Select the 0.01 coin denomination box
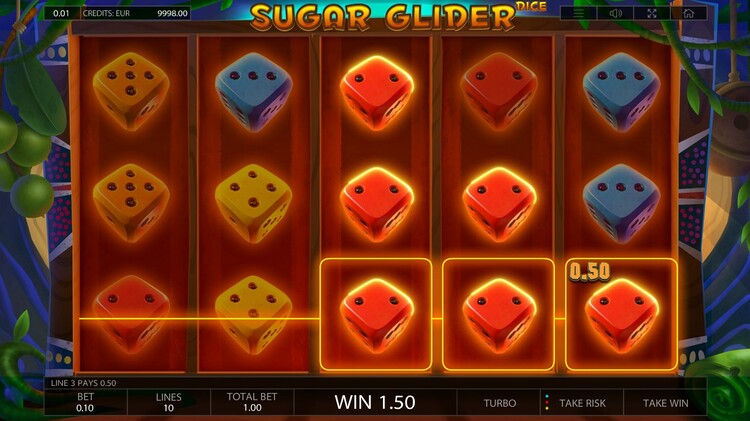This screenshot has height=421, width=750. point(62,13)
